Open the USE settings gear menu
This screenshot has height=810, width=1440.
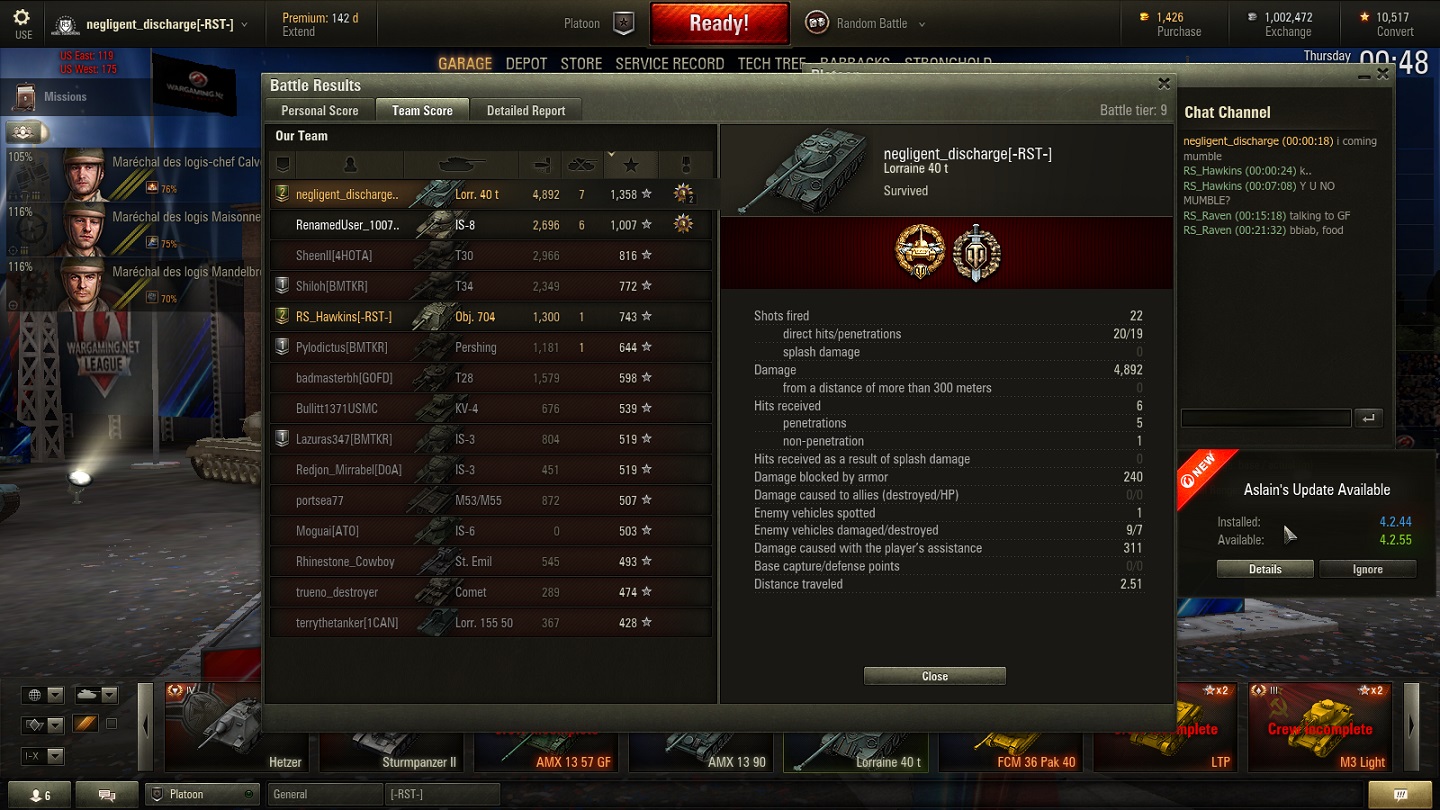(x=22, y=23)
